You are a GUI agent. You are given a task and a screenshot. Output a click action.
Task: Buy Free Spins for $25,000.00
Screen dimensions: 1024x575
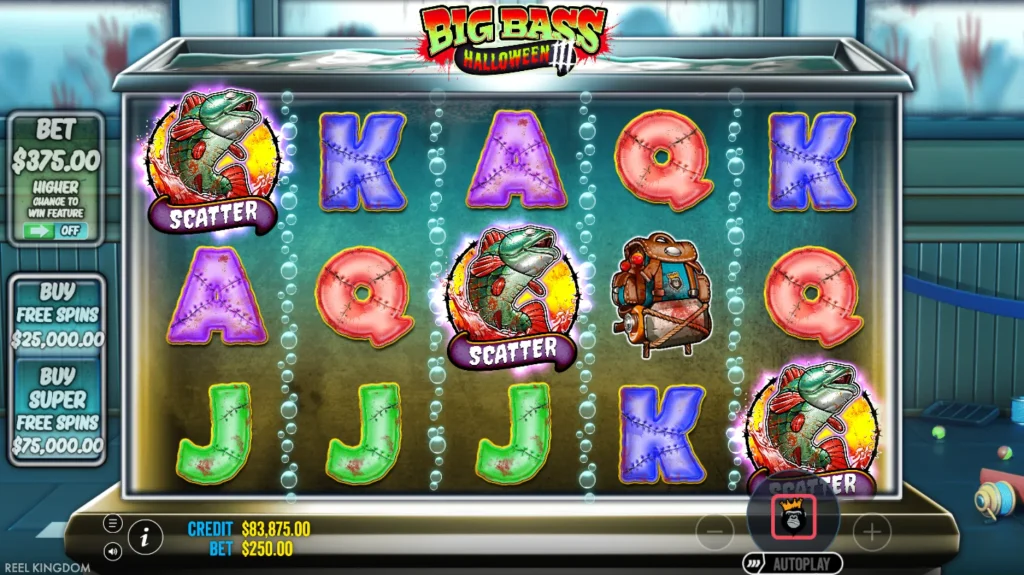57,314
